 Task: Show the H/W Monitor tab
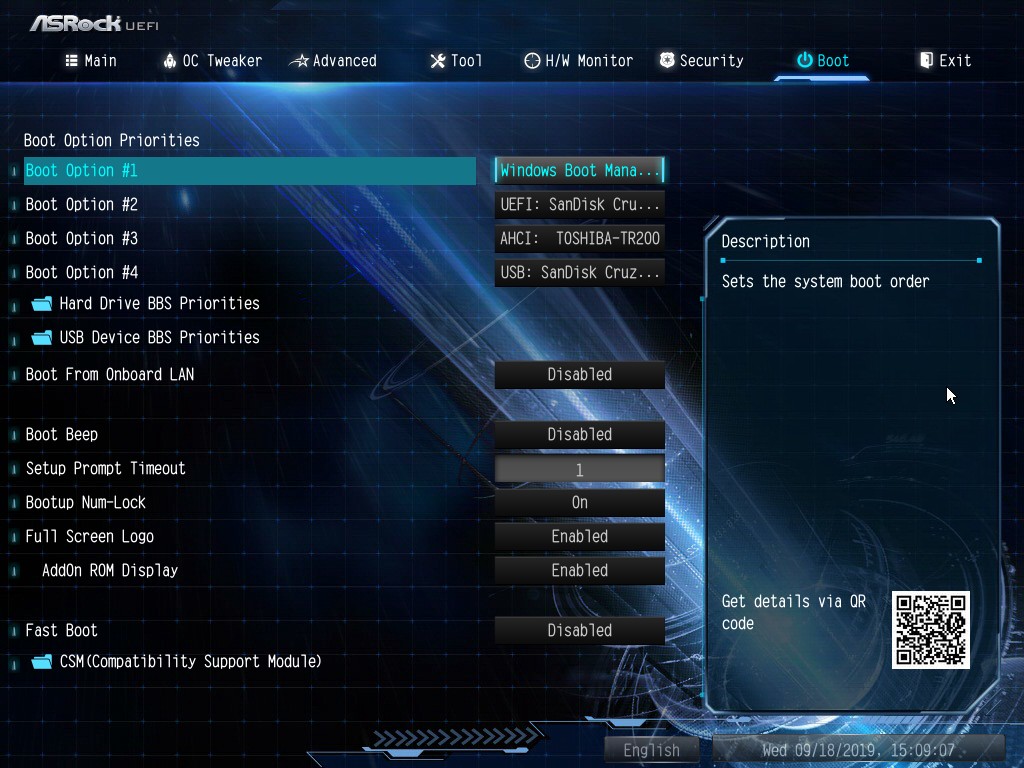578,61
